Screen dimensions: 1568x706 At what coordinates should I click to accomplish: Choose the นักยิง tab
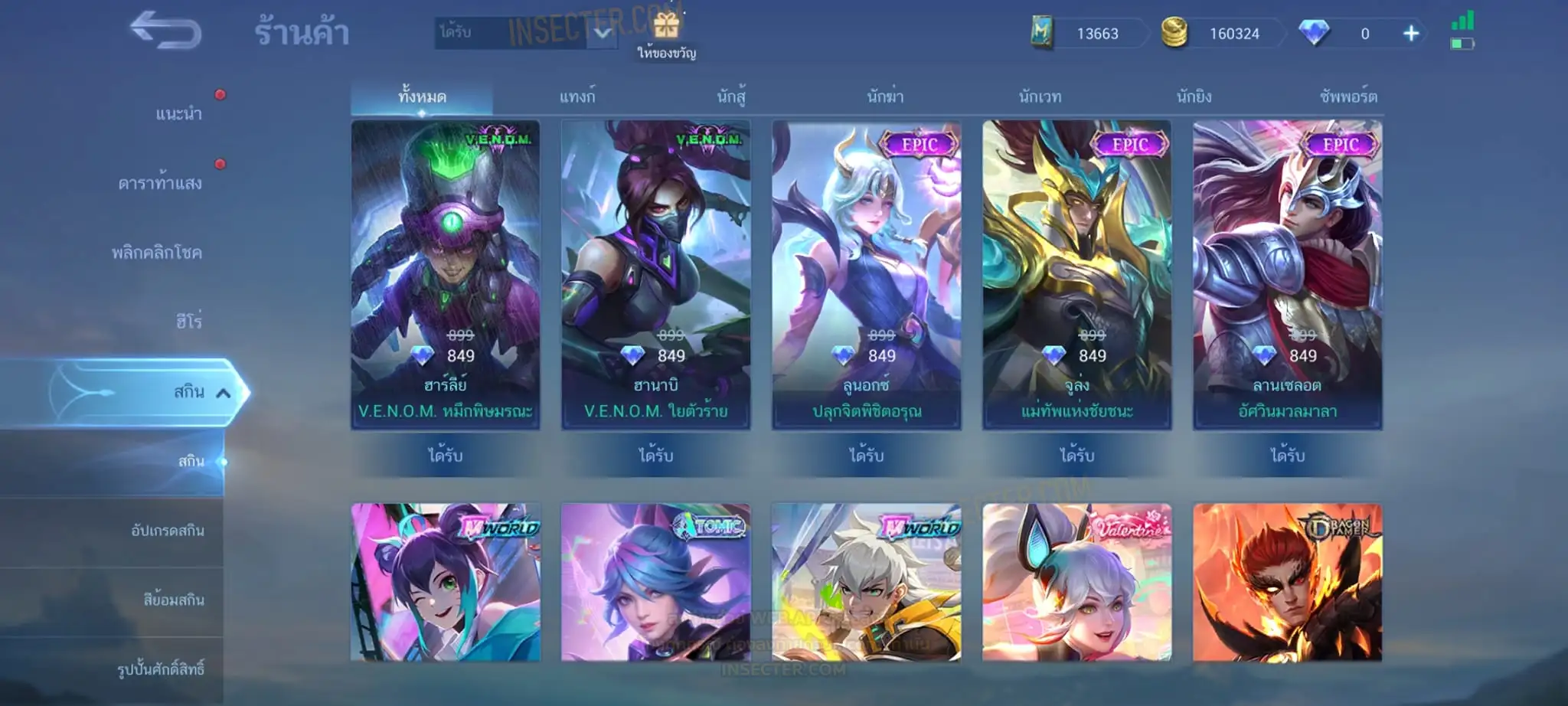1194,97
